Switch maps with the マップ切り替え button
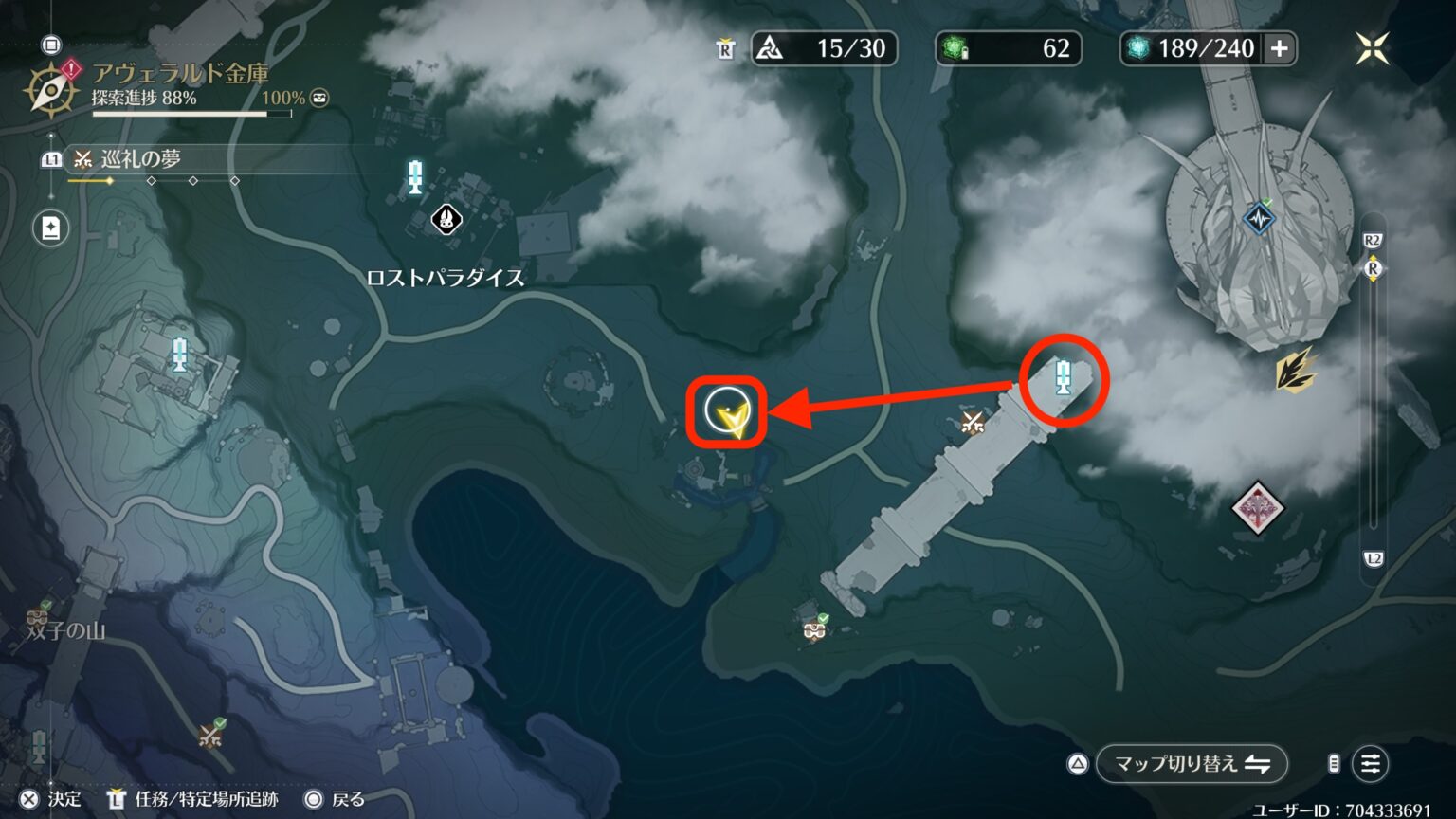Image resolution: width=1456 pixels, height=819 pixels. tap(1191, 763)
